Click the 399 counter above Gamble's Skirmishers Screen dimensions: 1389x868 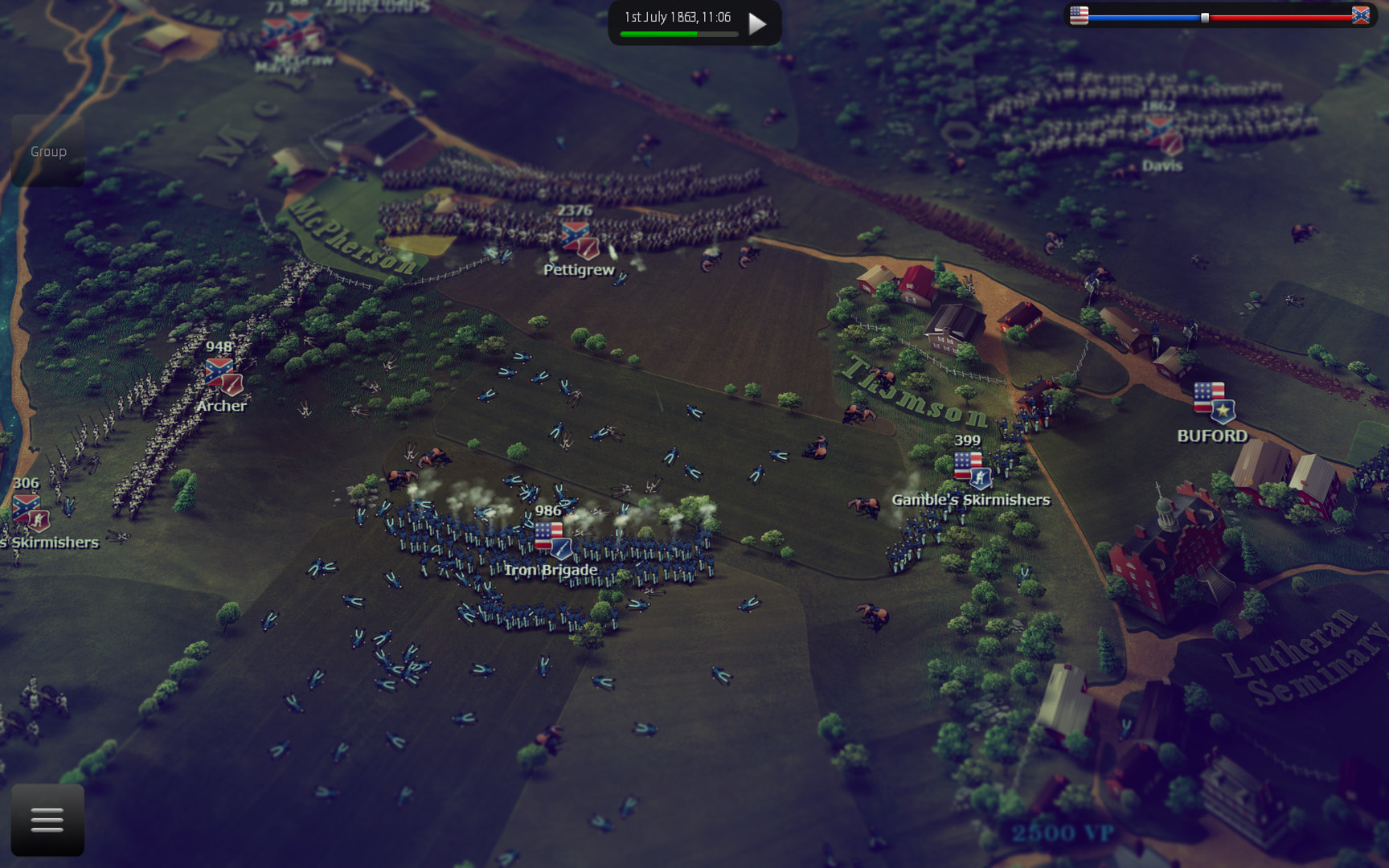coord(966,440)
